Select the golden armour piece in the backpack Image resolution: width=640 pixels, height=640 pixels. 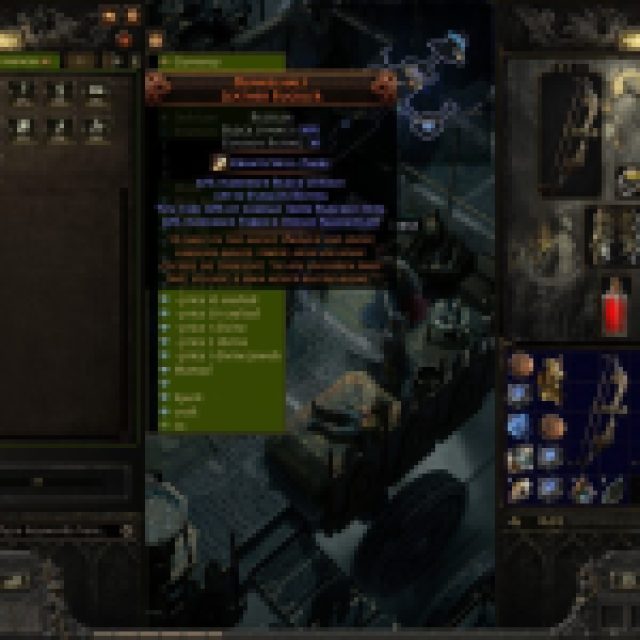click(x=549, y=380)
